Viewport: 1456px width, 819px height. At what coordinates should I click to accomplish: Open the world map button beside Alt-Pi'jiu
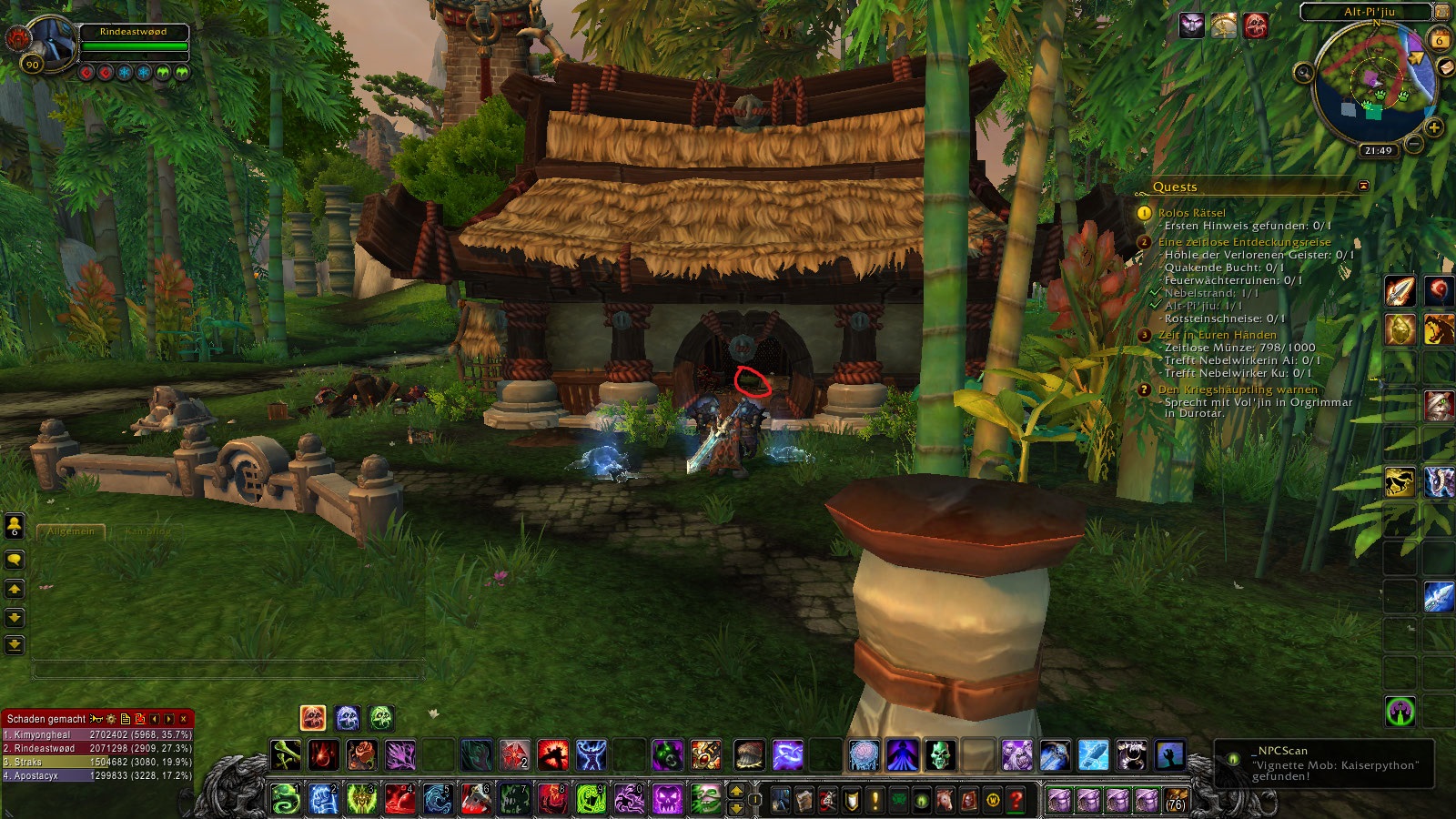(x=1442, y=12)
